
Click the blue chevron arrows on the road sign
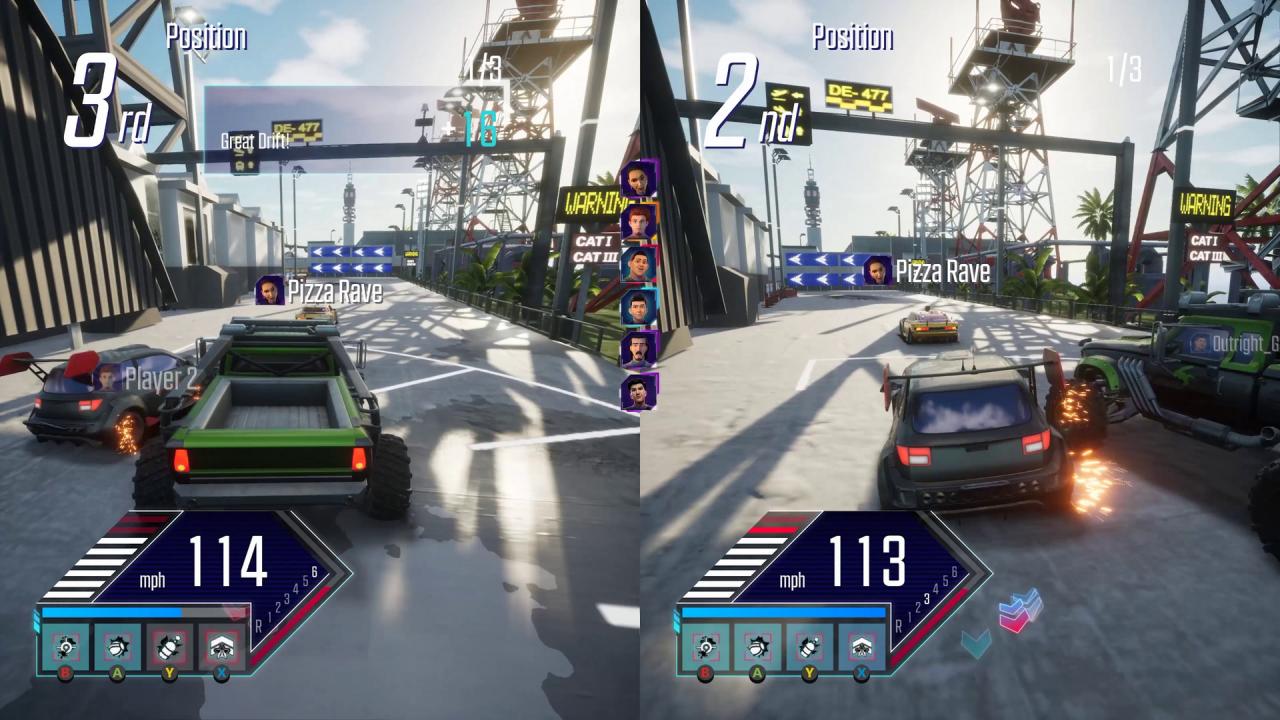(x=348, y=260)
